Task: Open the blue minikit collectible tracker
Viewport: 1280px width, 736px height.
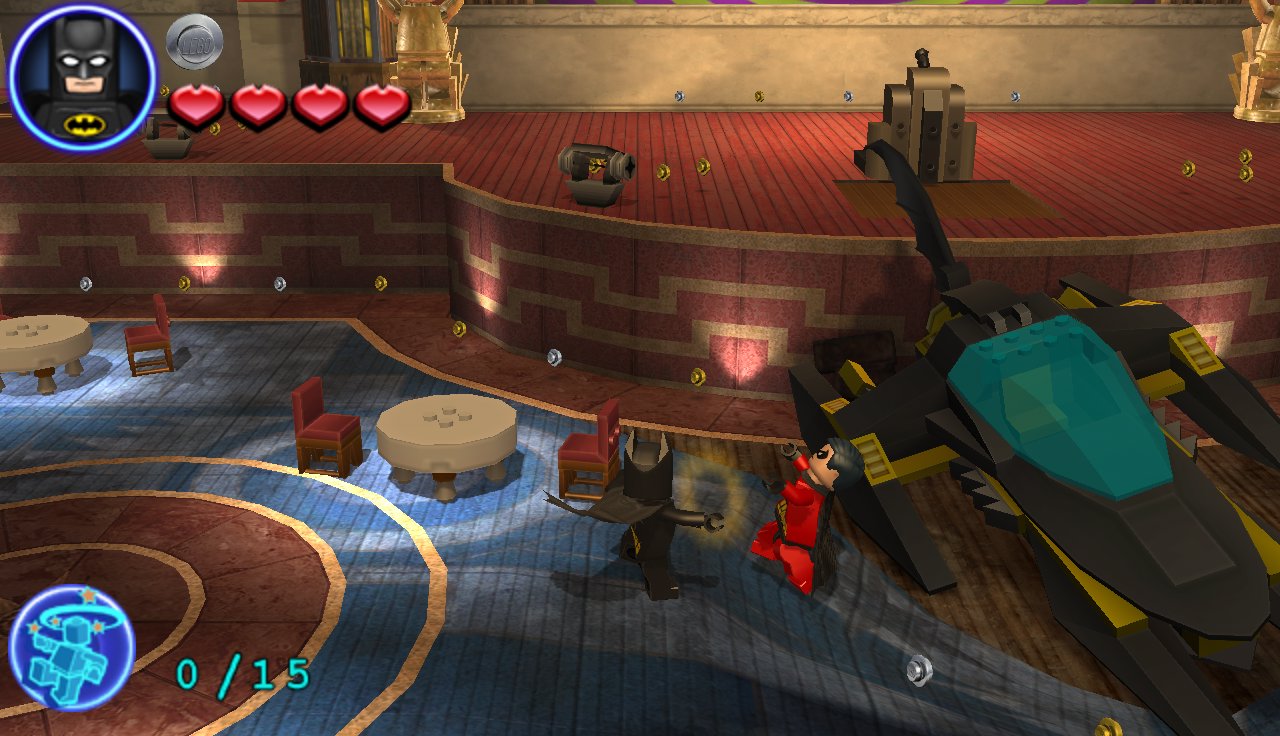Action: click(72, 647)
